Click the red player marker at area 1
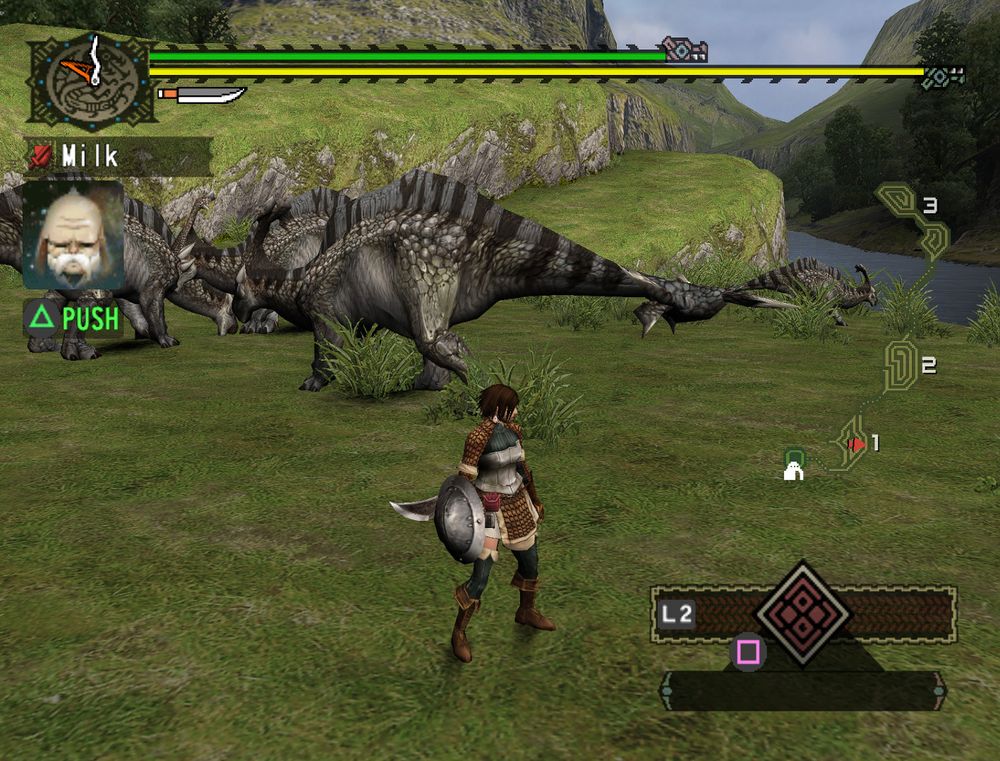Screen dimensions: 1000x761 (x=856, y=444)
